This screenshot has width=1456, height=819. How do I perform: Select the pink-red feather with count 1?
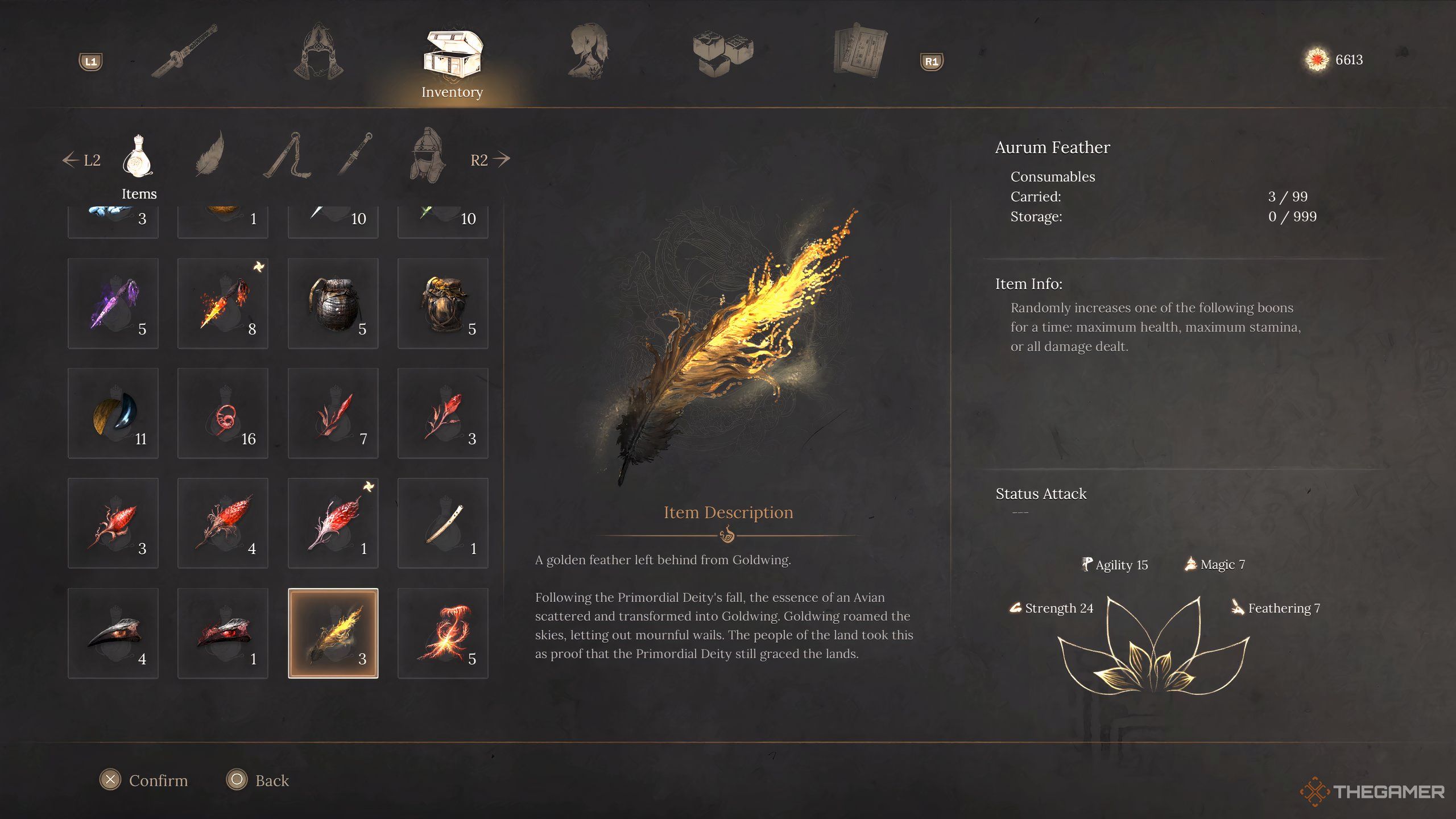(333, 523)
